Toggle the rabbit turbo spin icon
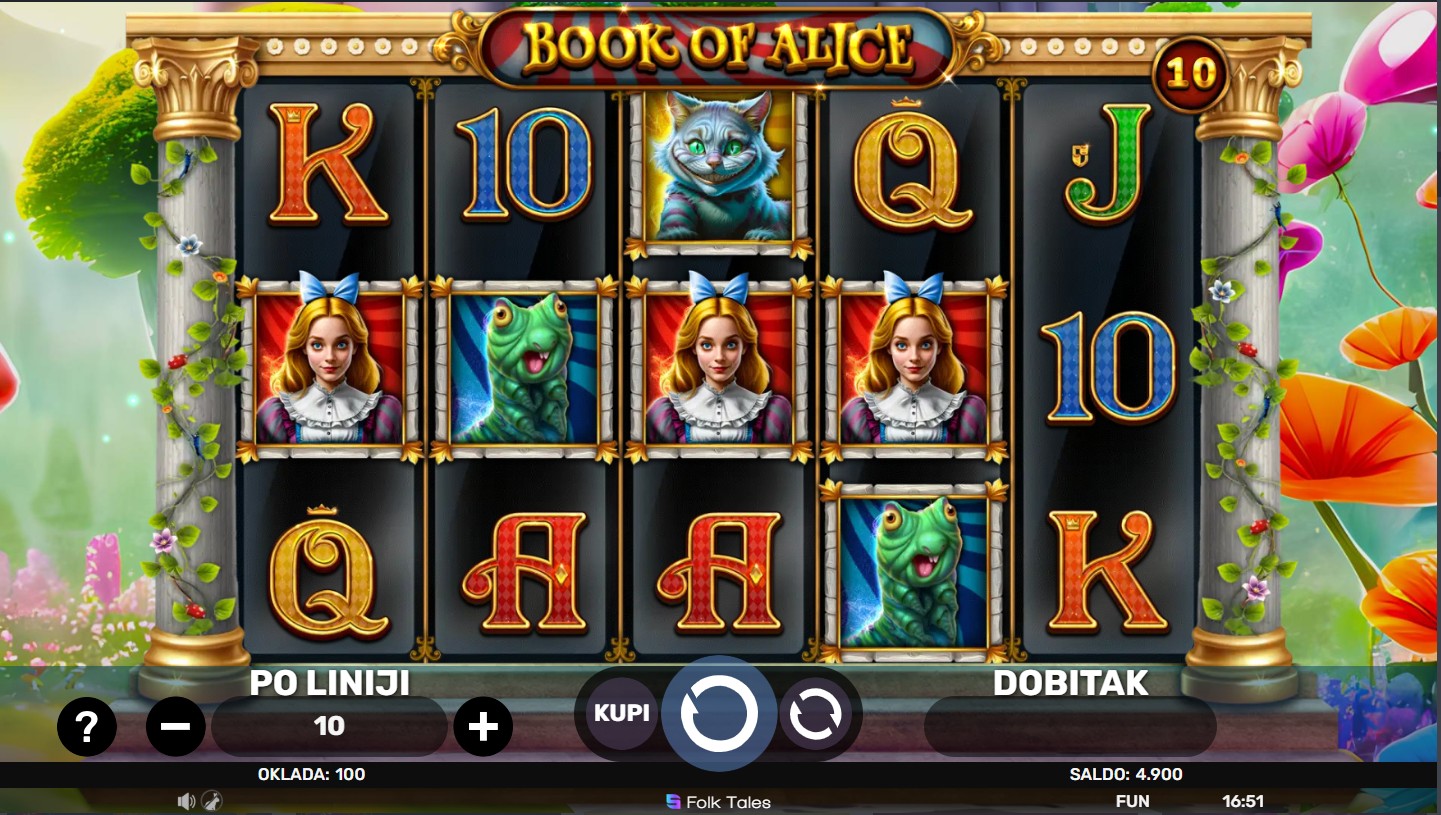The width and height of the screenshot is (1441, 815). pyautogui.click(x=211, y=801)
